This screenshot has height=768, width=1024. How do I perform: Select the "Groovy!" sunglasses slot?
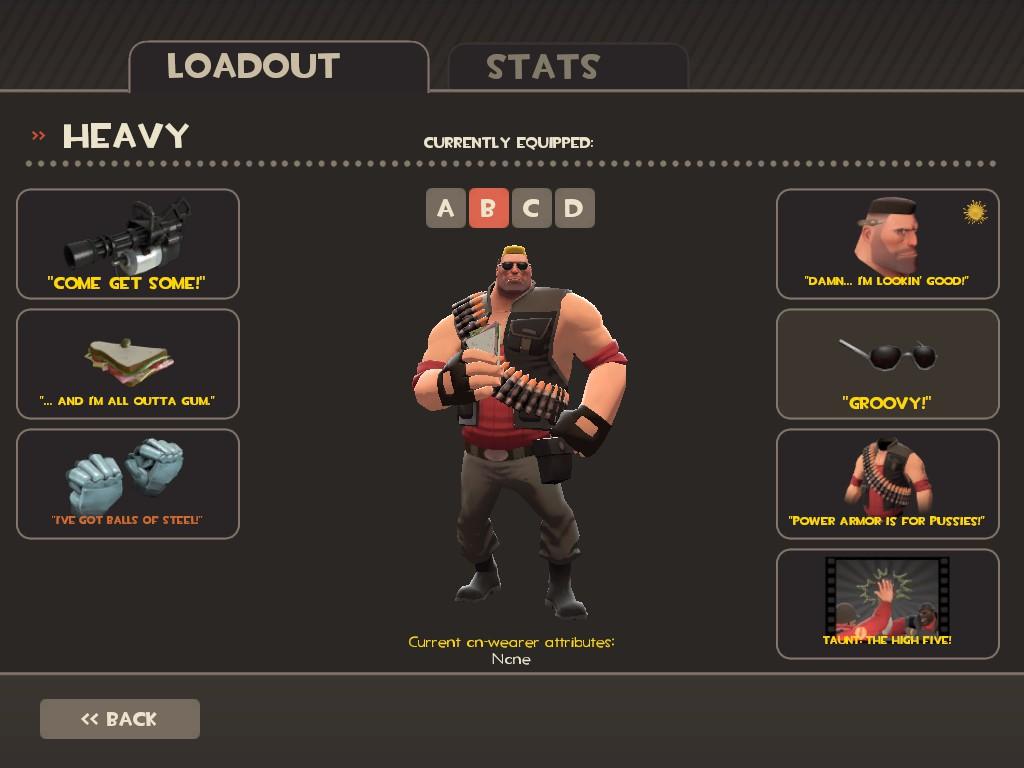click(x=888, y=364)
